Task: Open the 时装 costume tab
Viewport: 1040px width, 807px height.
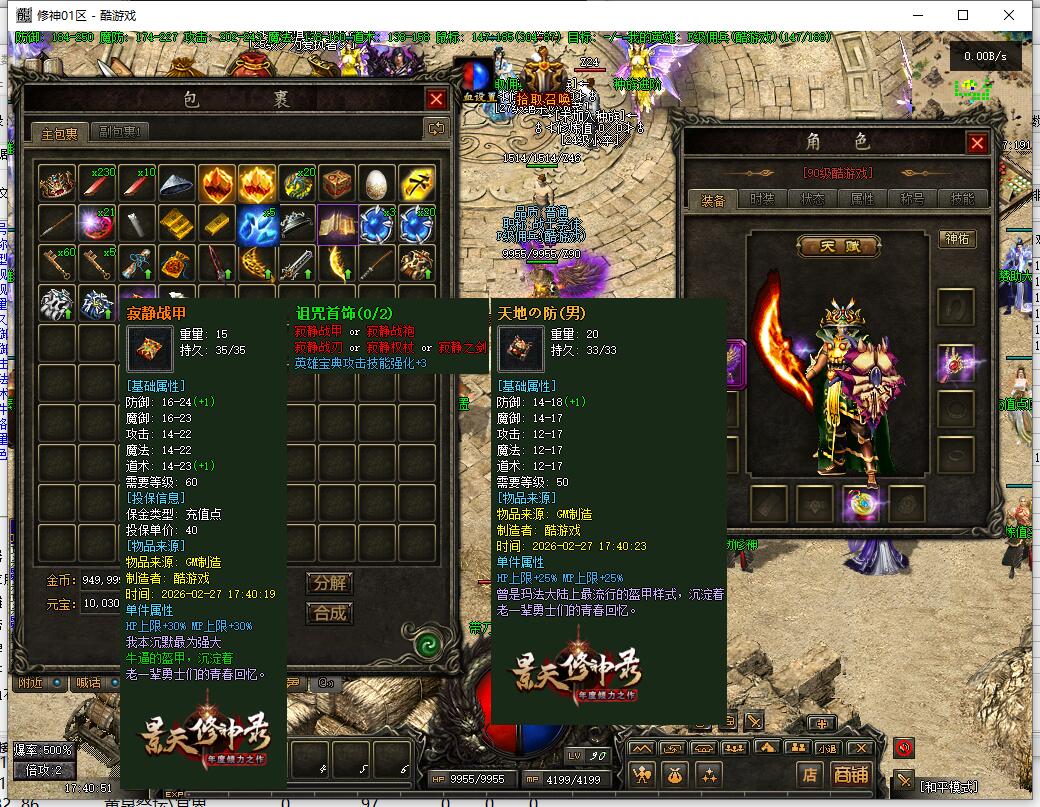Action: [762, 199]
